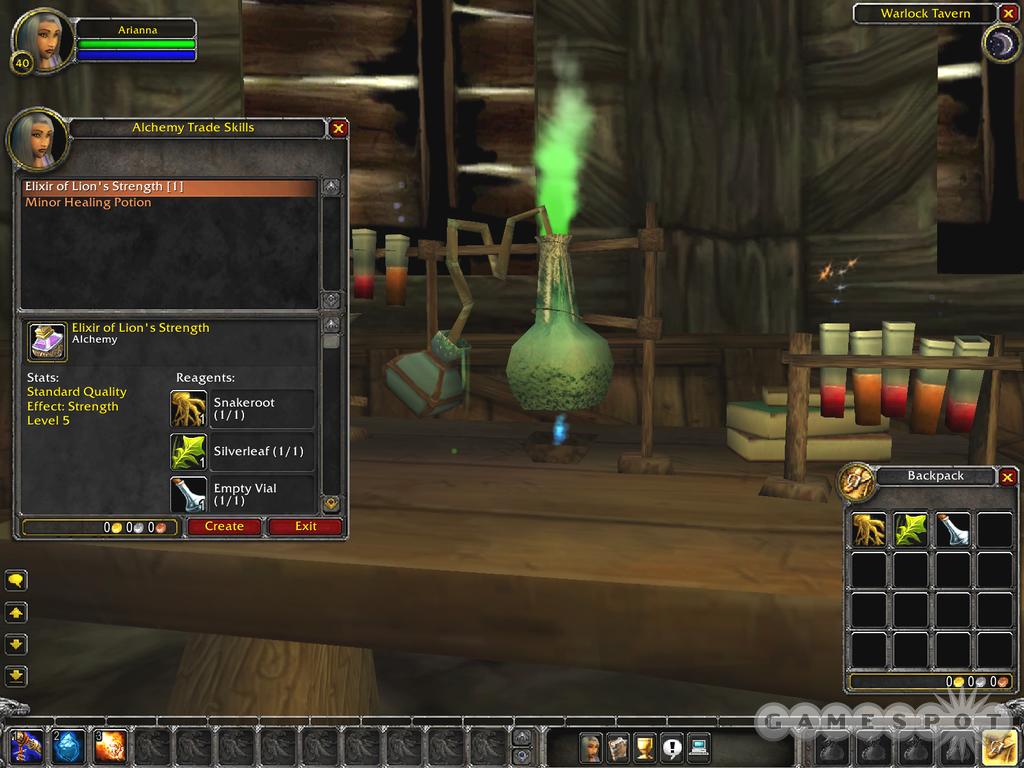Create the Elixir of Lion's Strength
1024x768 pixels.
224,526
